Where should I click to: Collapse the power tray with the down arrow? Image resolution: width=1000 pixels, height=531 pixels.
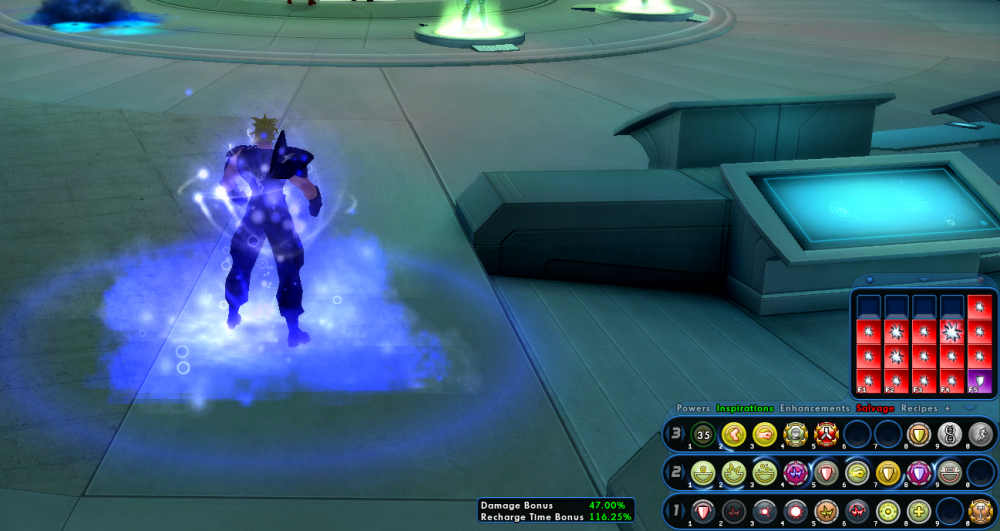click(x=969, y=408)
